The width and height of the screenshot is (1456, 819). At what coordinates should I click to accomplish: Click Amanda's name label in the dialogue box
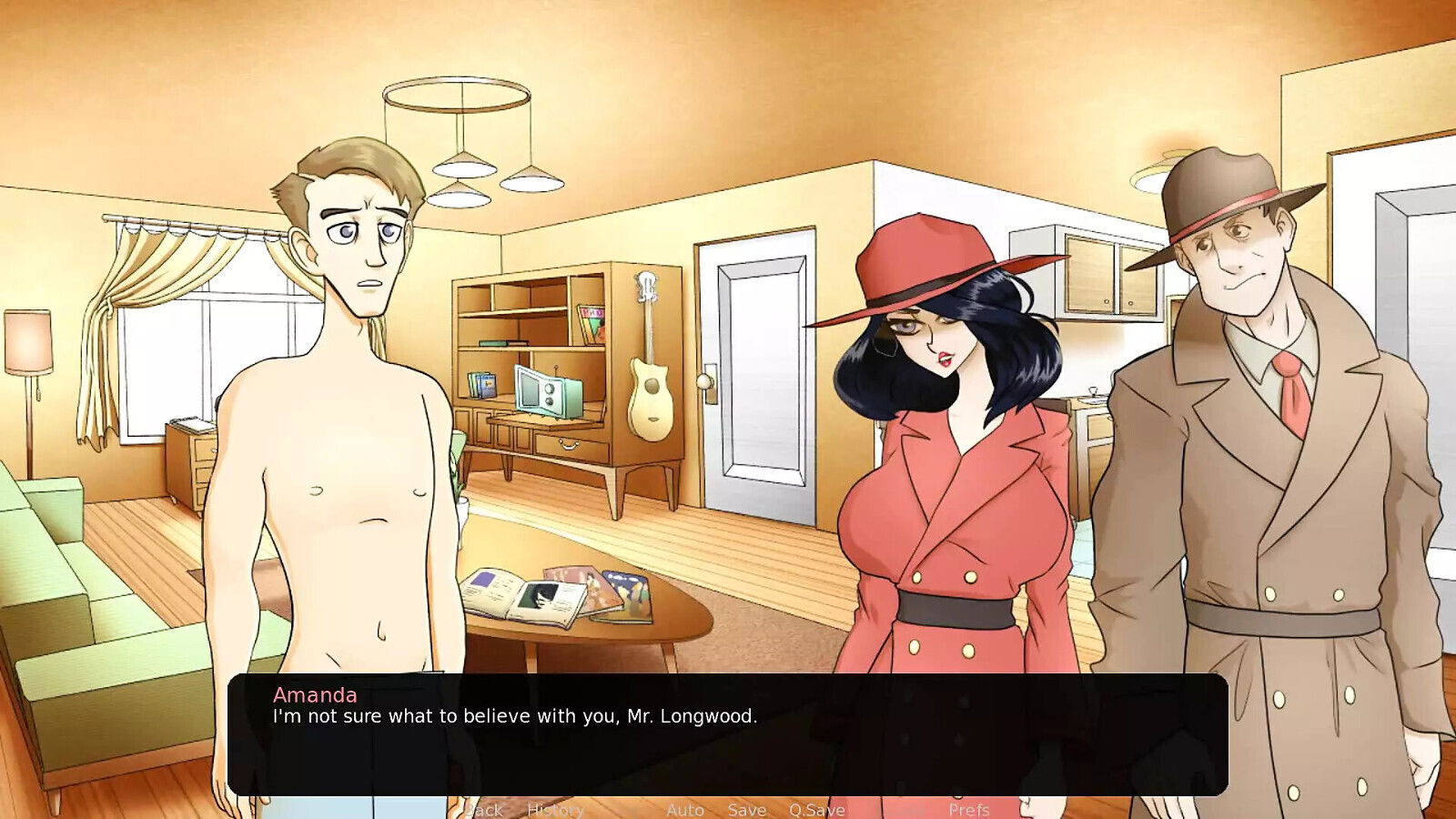(314, 694)
